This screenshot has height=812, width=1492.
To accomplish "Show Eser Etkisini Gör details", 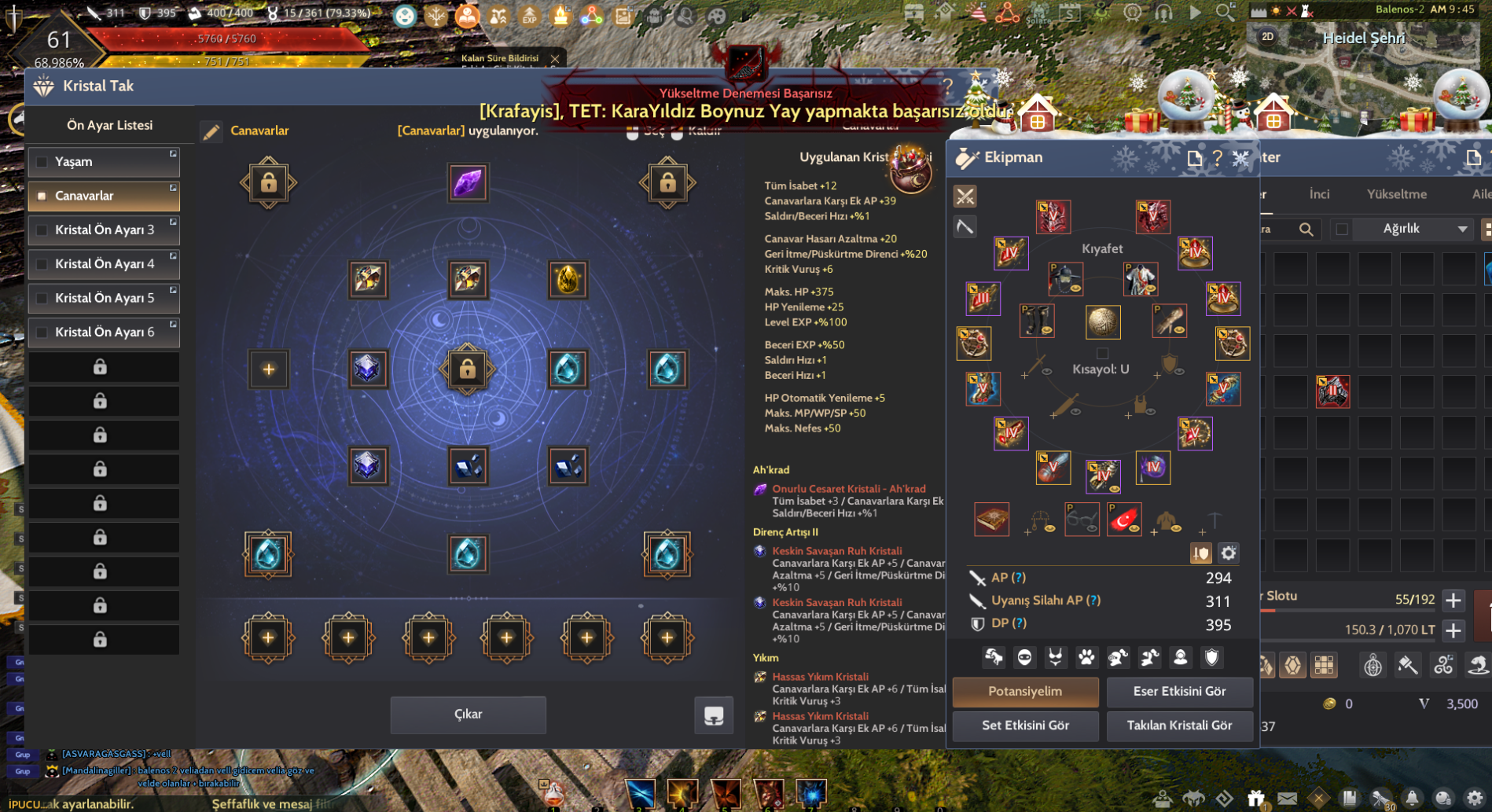I will [1179, 692].
